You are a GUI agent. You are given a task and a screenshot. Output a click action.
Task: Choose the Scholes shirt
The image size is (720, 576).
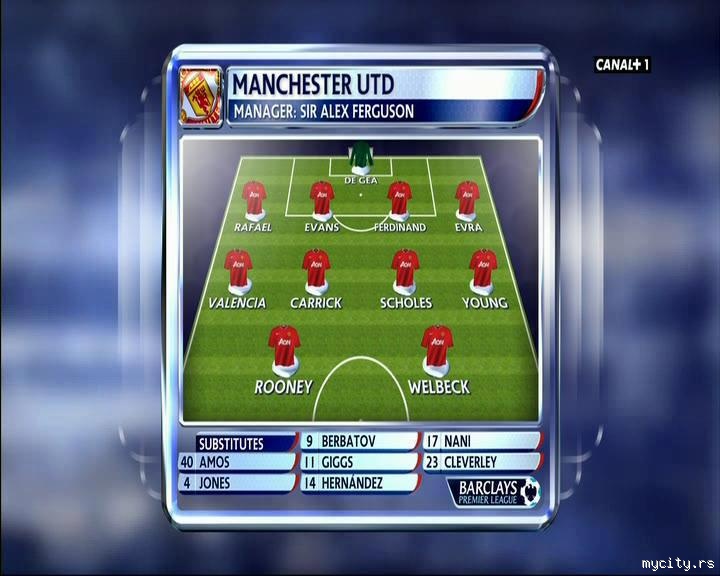click(x=405, y=270)
